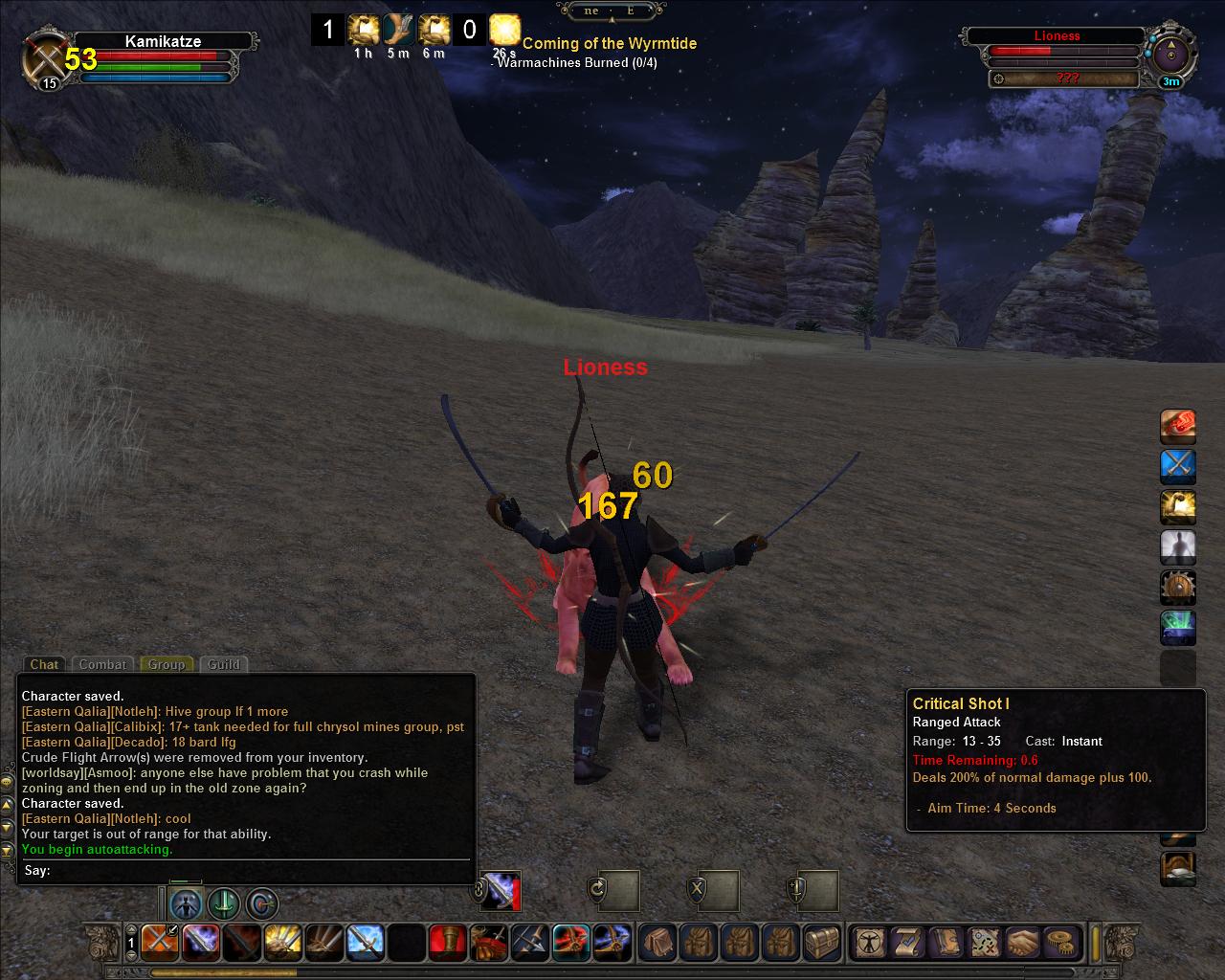Switch to the Combat chat tab
Viewport: 1225px width, 980px height.
[102, 664]
